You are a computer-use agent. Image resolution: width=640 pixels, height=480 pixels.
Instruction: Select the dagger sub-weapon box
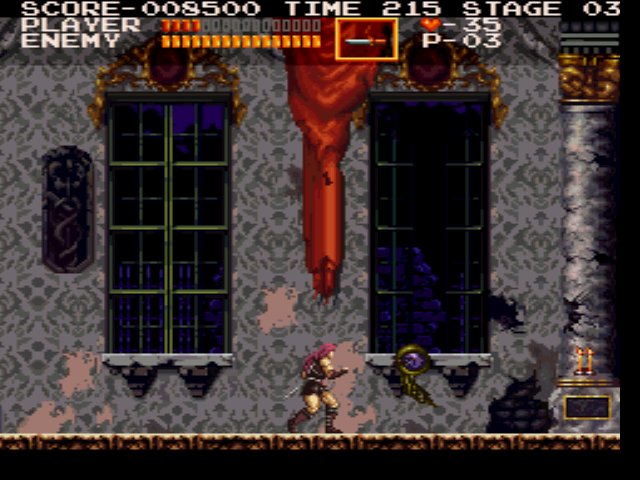[x=366, y=40]
